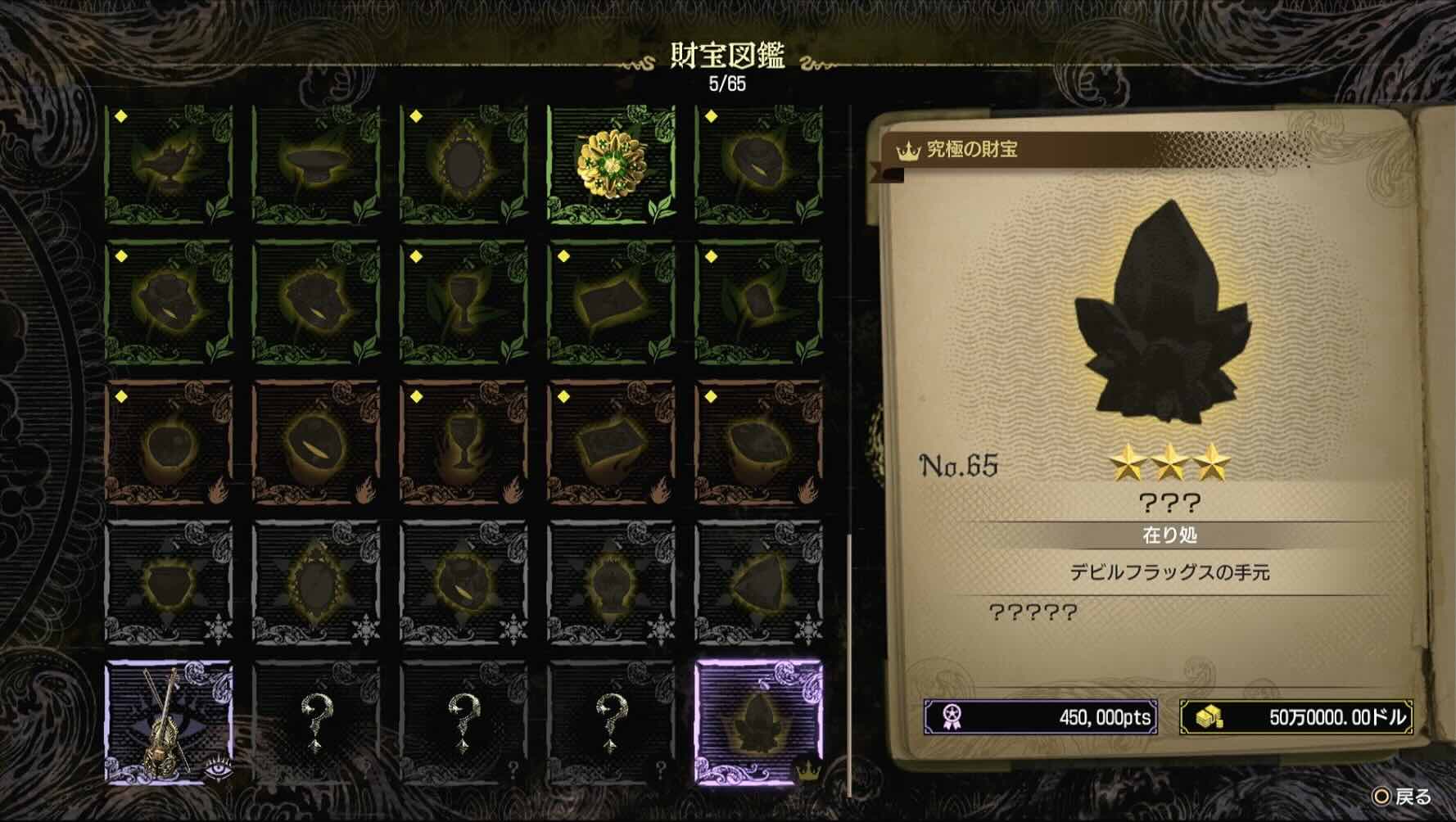Reveal the second question-mark treasure slot
The height and width of the screenshot is (822, 1456).
(464, 722)
